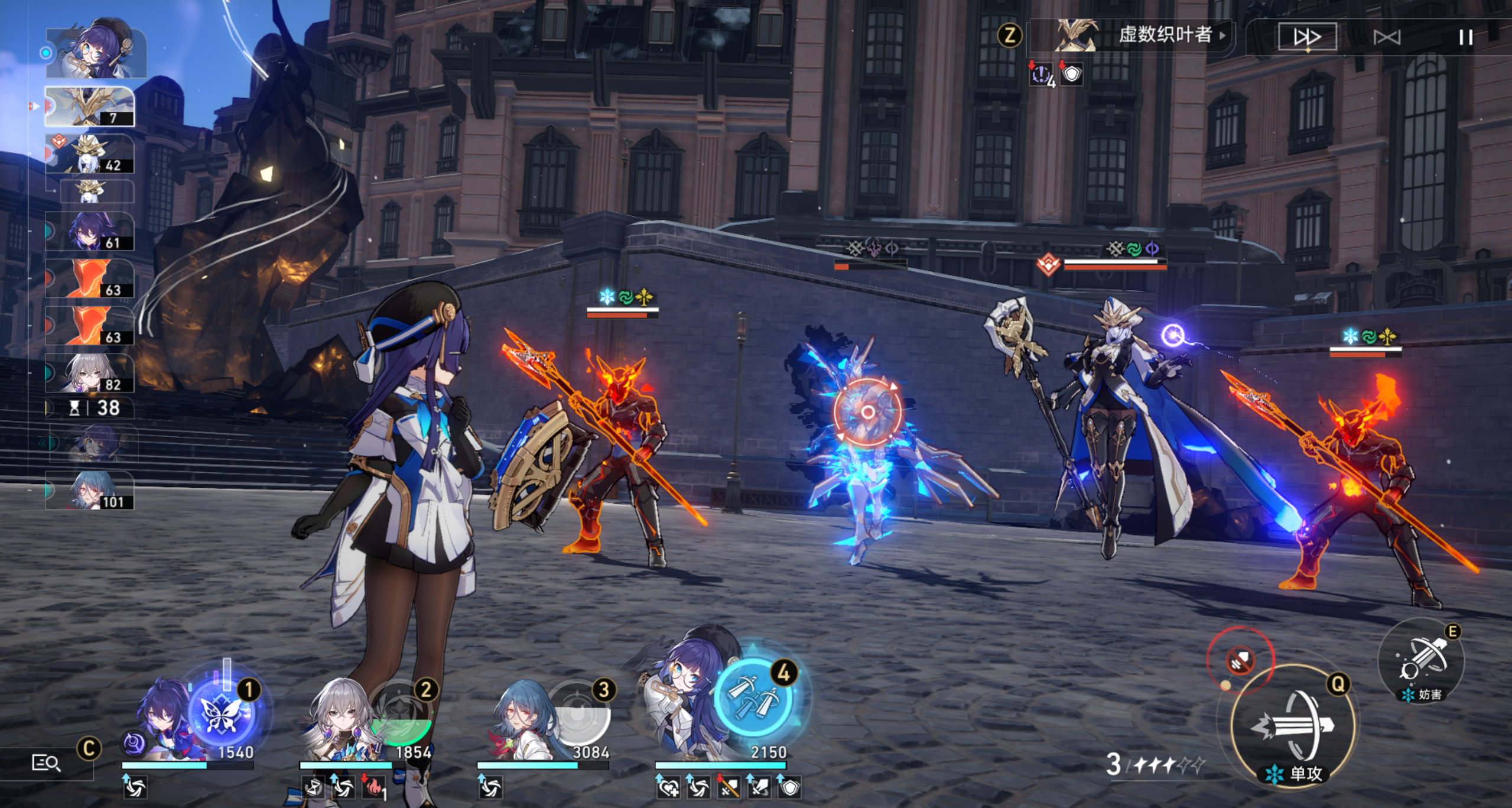Pause the battle
The image size is (1512, 808).
tap(1465, 38)
